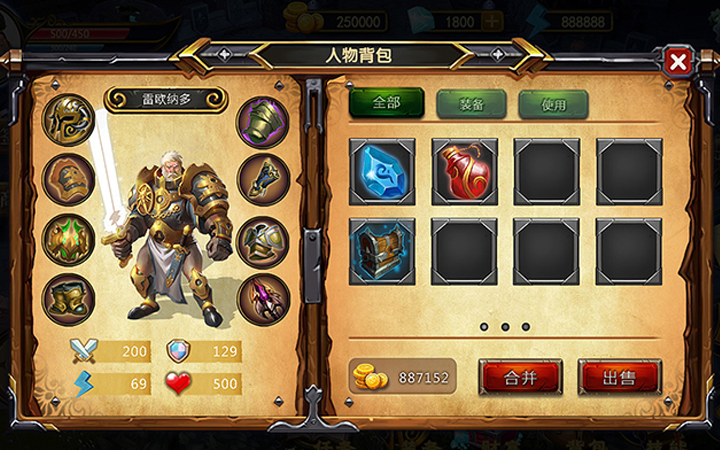Select the purple claw weapon slot

(x=263, y=299)
